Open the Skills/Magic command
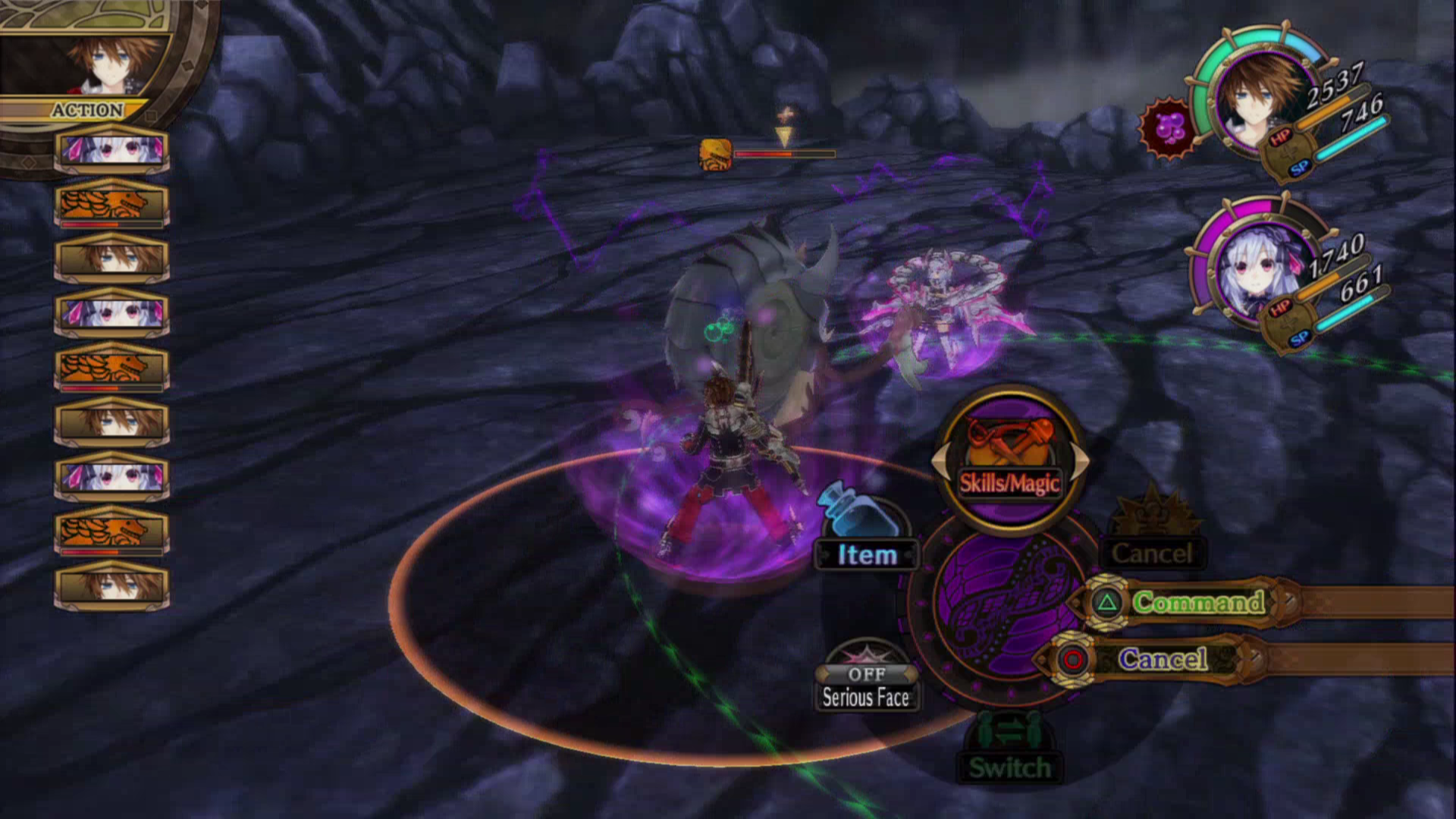 1009,461
